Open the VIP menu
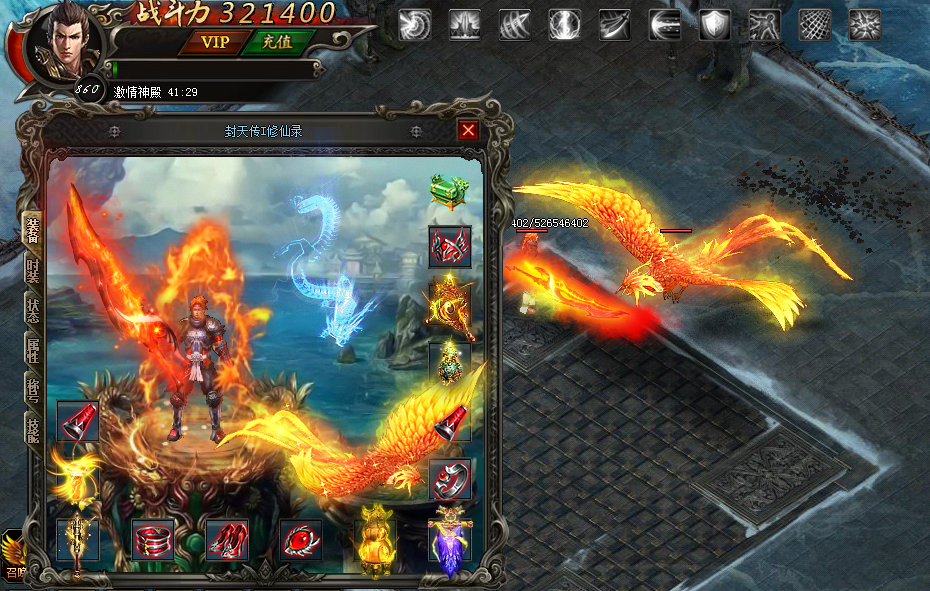This screenshot has width=930, height=591. pos(215,42)
